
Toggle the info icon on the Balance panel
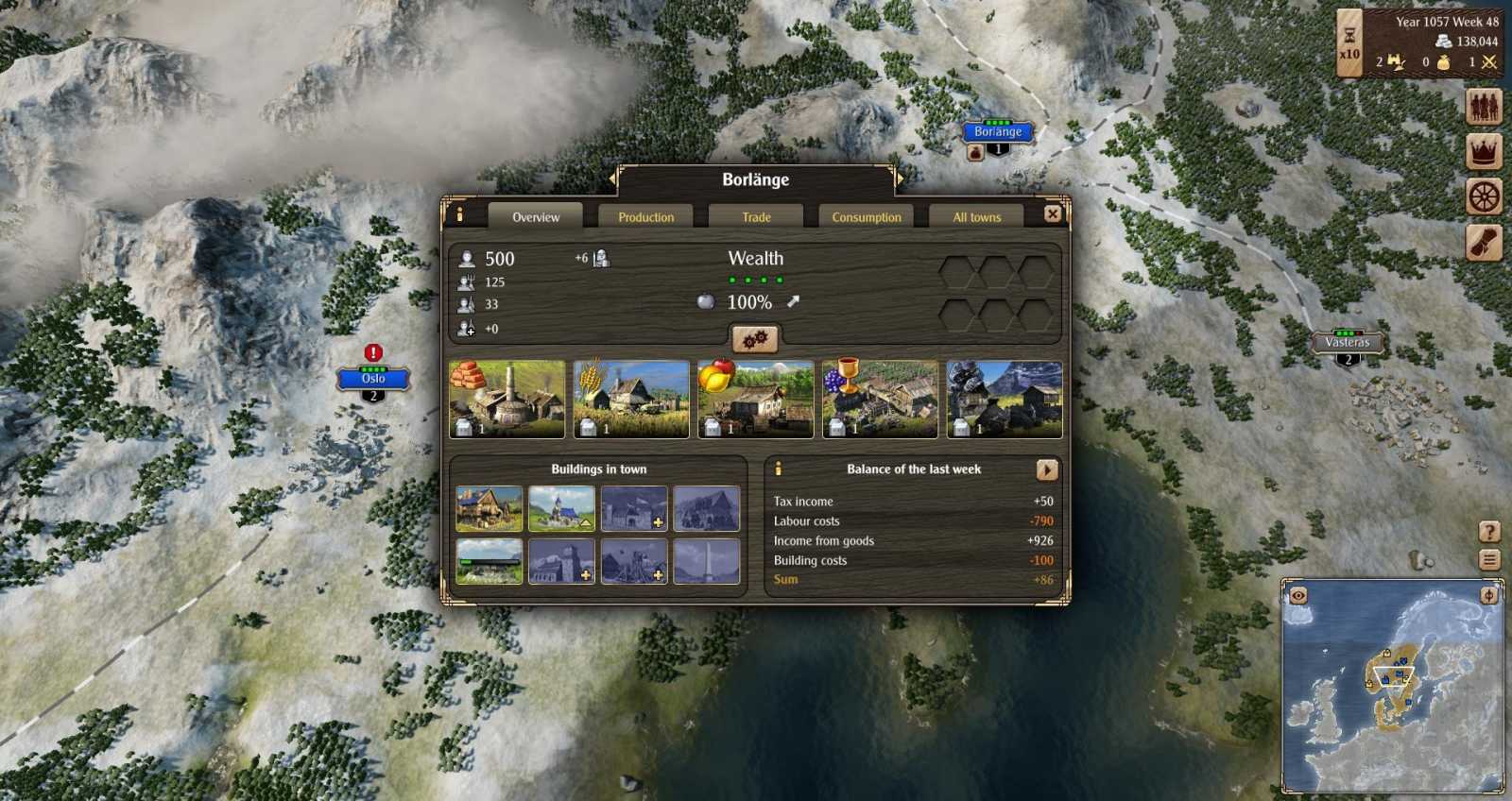pyautogui.click(x=778, y=466)
